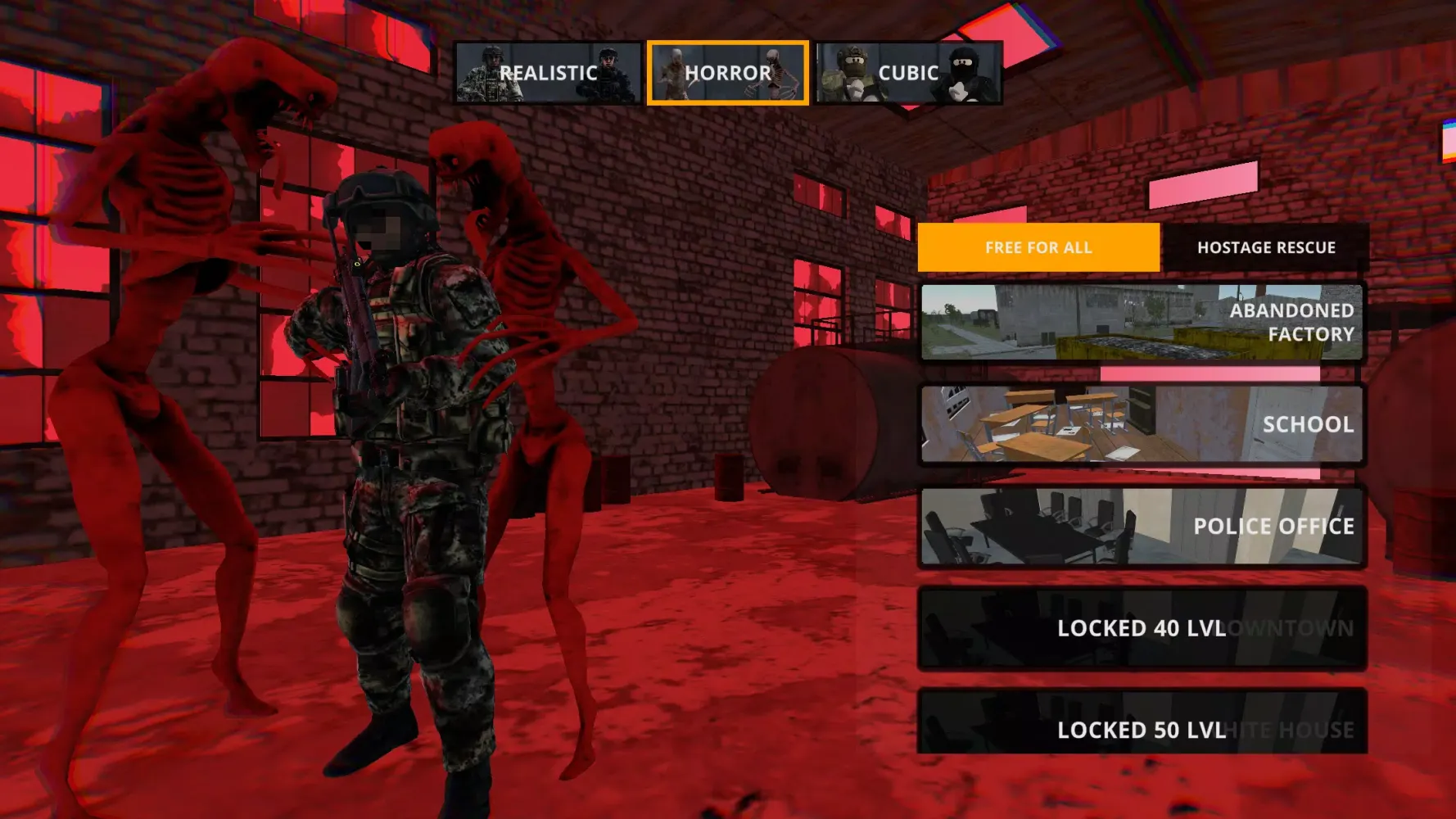The height and width of the screenshot is (819, 1456).
Task: Select the camouflaged soldier icon in Realistic tab
Action: point(487,72)
